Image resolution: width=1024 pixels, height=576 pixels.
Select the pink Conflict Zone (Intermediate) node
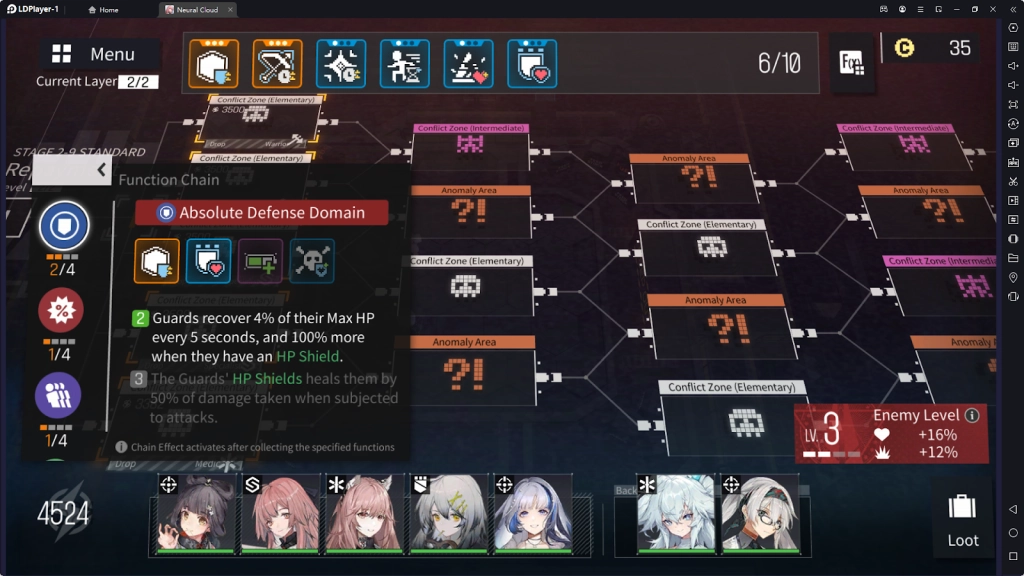click(470, 146)
